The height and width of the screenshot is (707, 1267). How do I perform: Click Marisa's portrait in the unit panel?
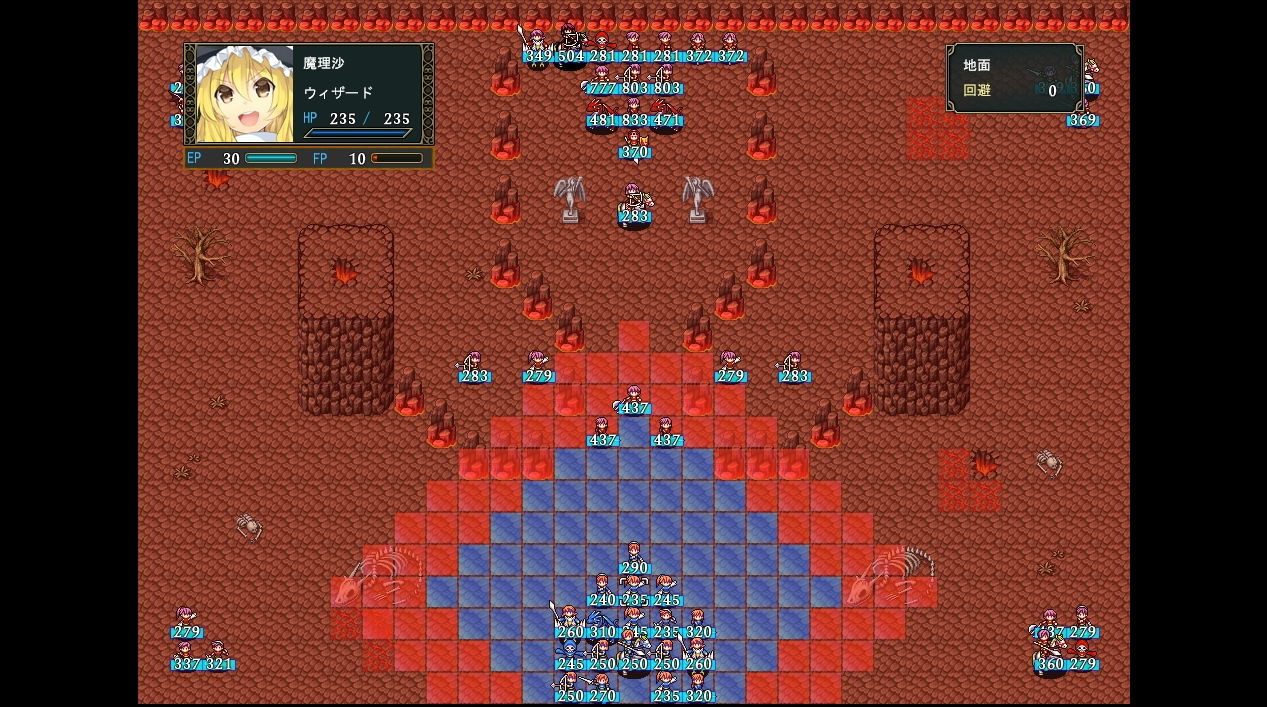pos(245,94)
